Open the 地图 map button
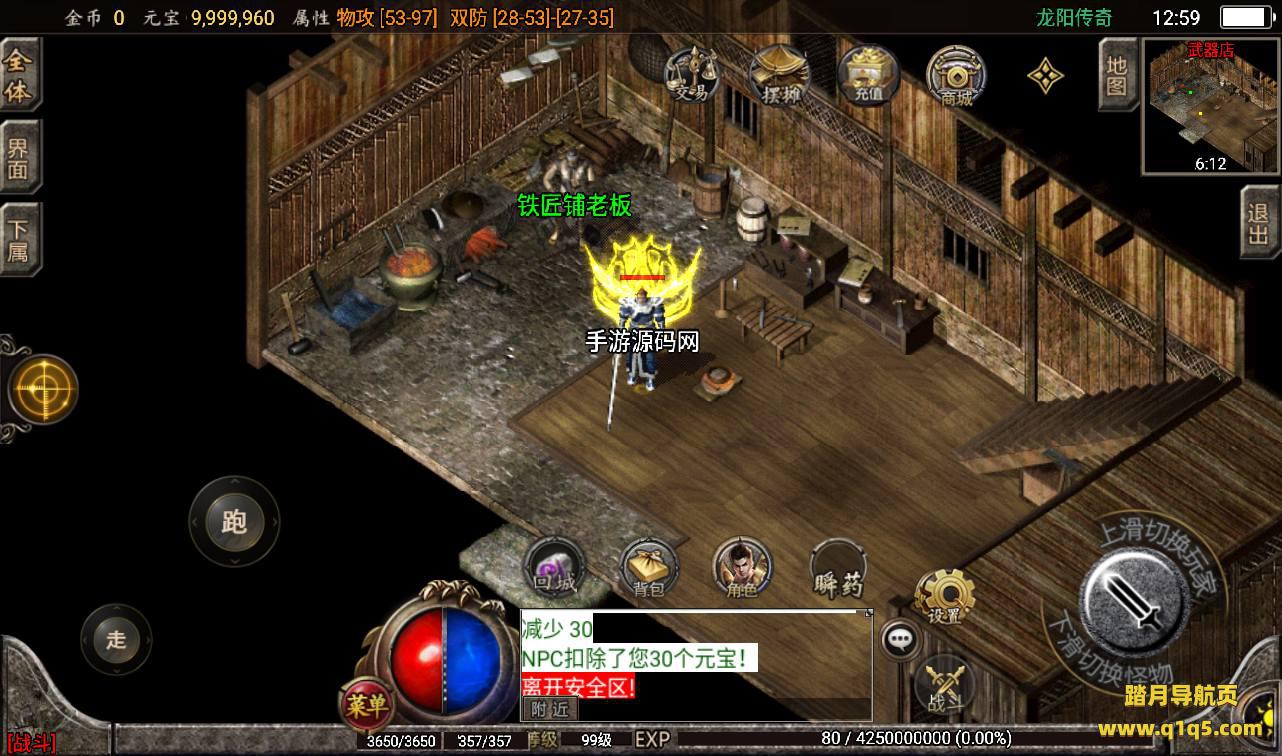1282x756 pixels. [x=1117, y=75]
